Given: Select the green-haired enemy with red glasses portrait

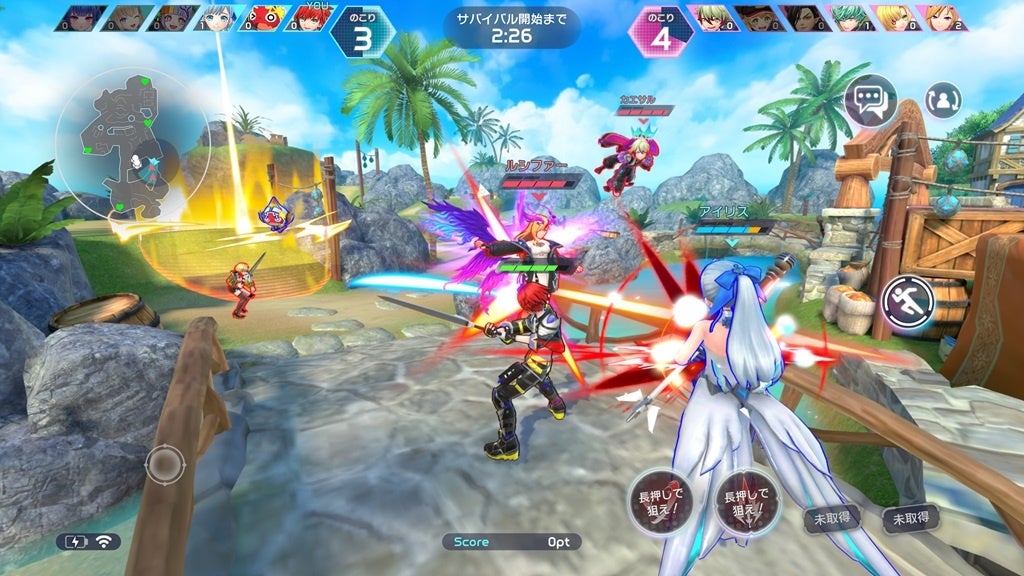Looking at the screenshot, I should tap(712, 17).
